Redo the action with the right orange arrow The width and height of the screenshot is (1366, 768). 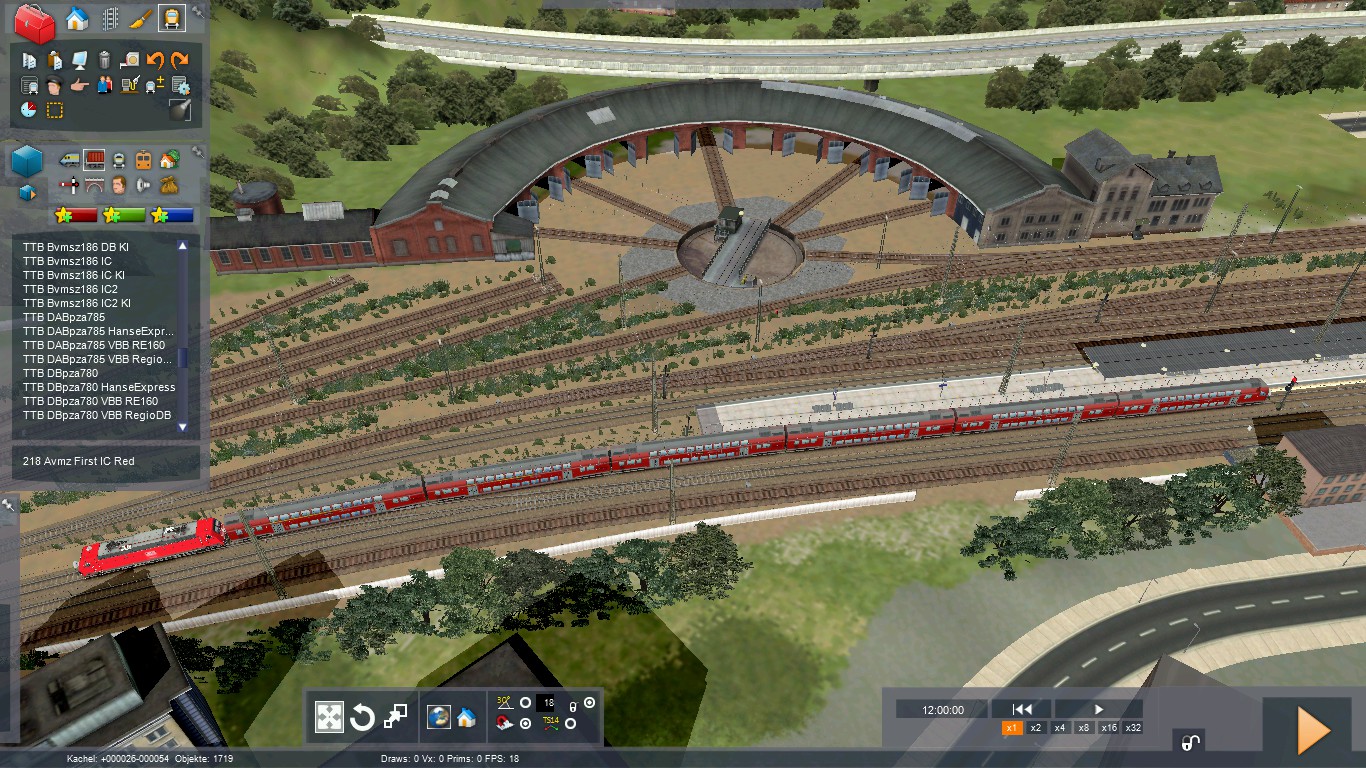coord(180,60)
